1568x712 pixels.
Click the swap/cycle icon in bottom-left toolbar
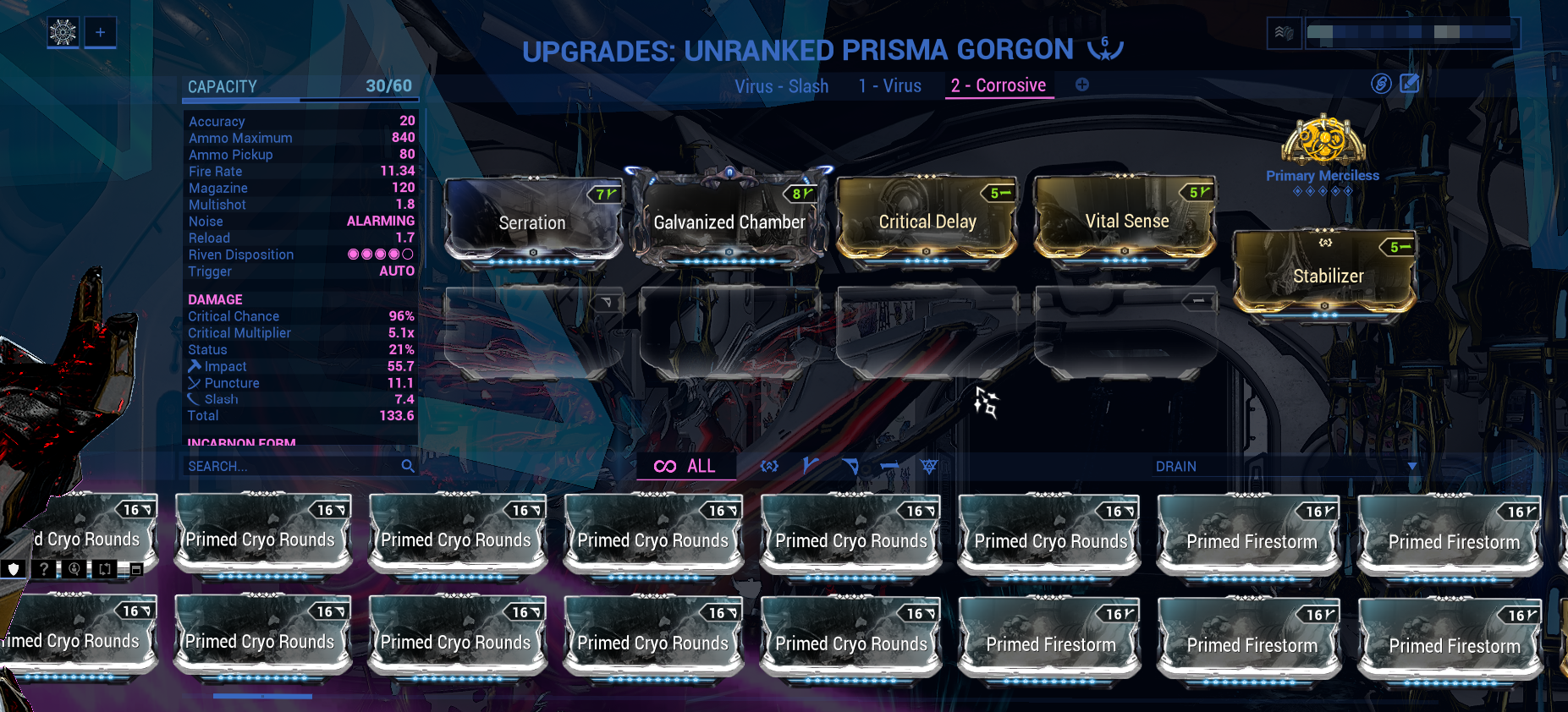(103, 569)
